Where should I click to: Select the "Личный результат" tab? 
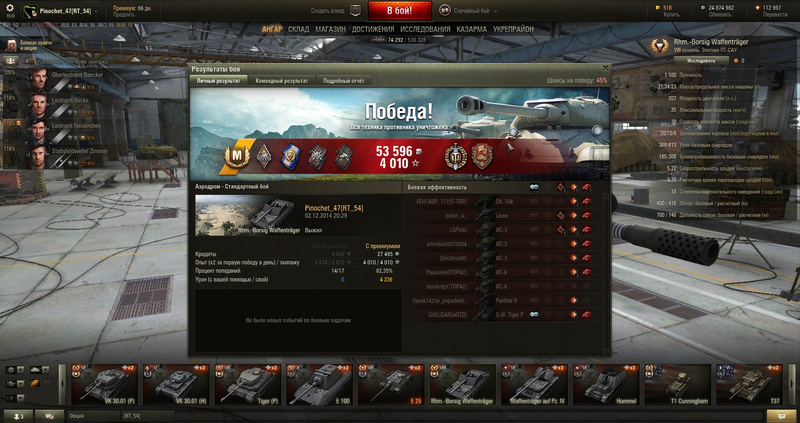pyautogui.click(x=218, y=80)
